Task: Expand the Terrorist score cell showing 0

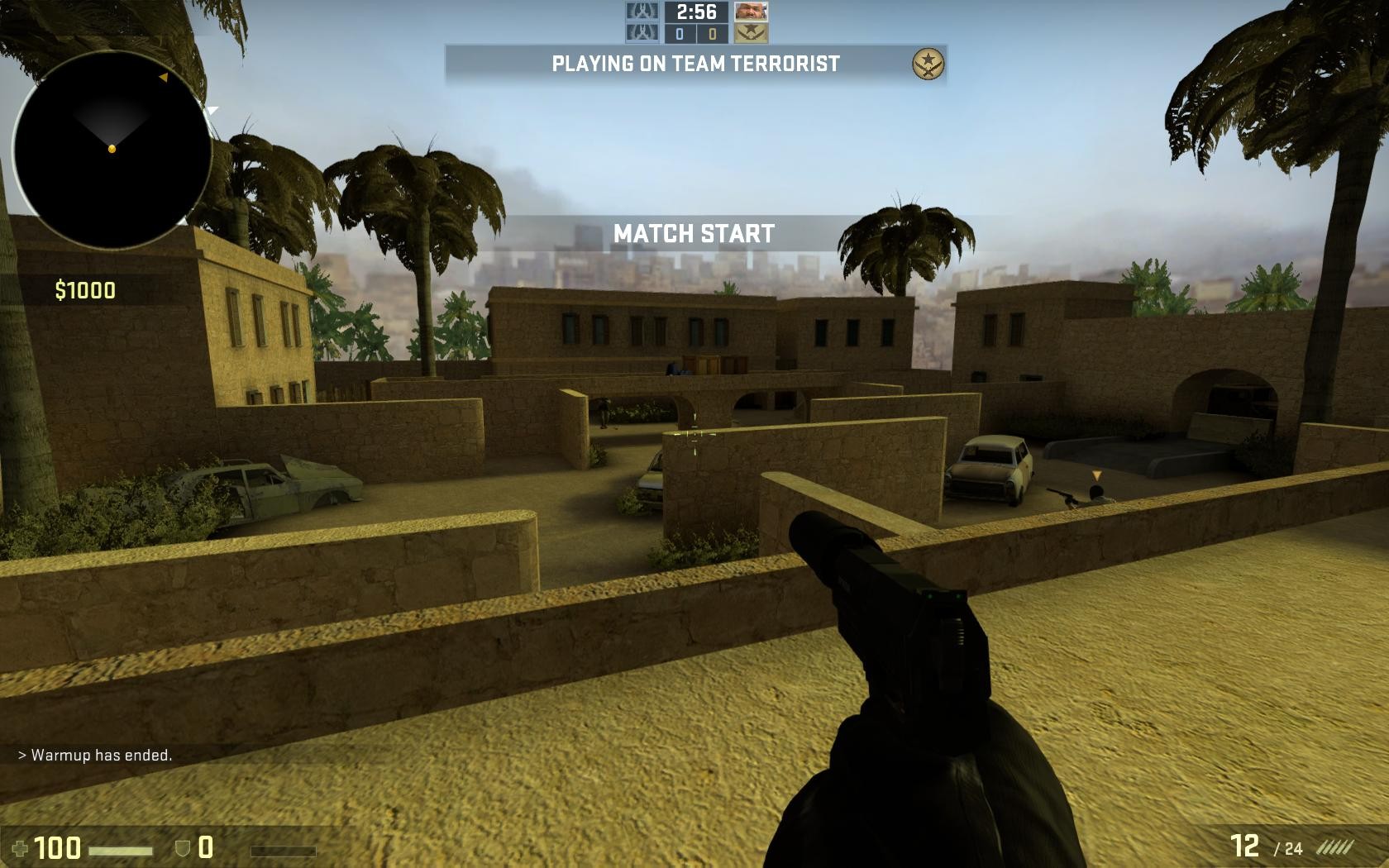Action: pos(713,36)
